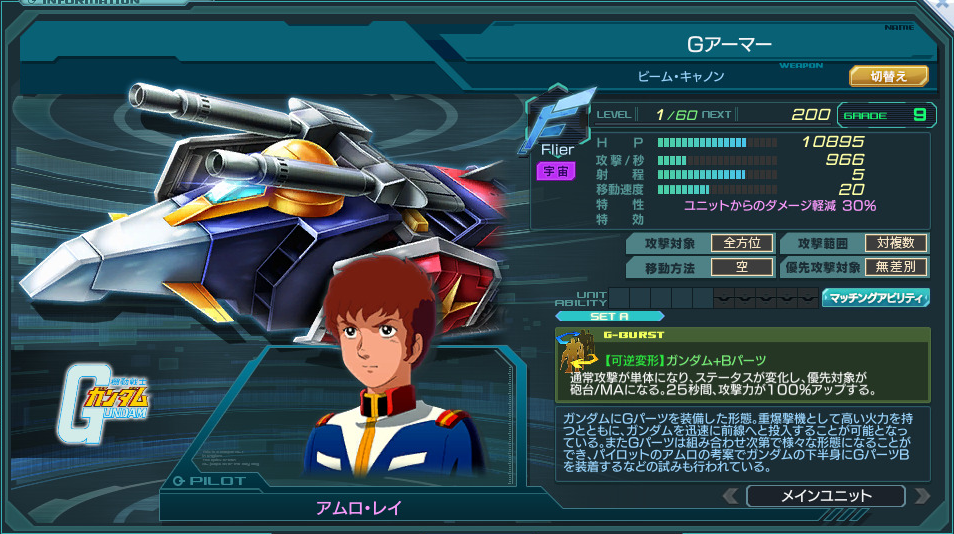Select the メインユニット label button

point(825,496)
